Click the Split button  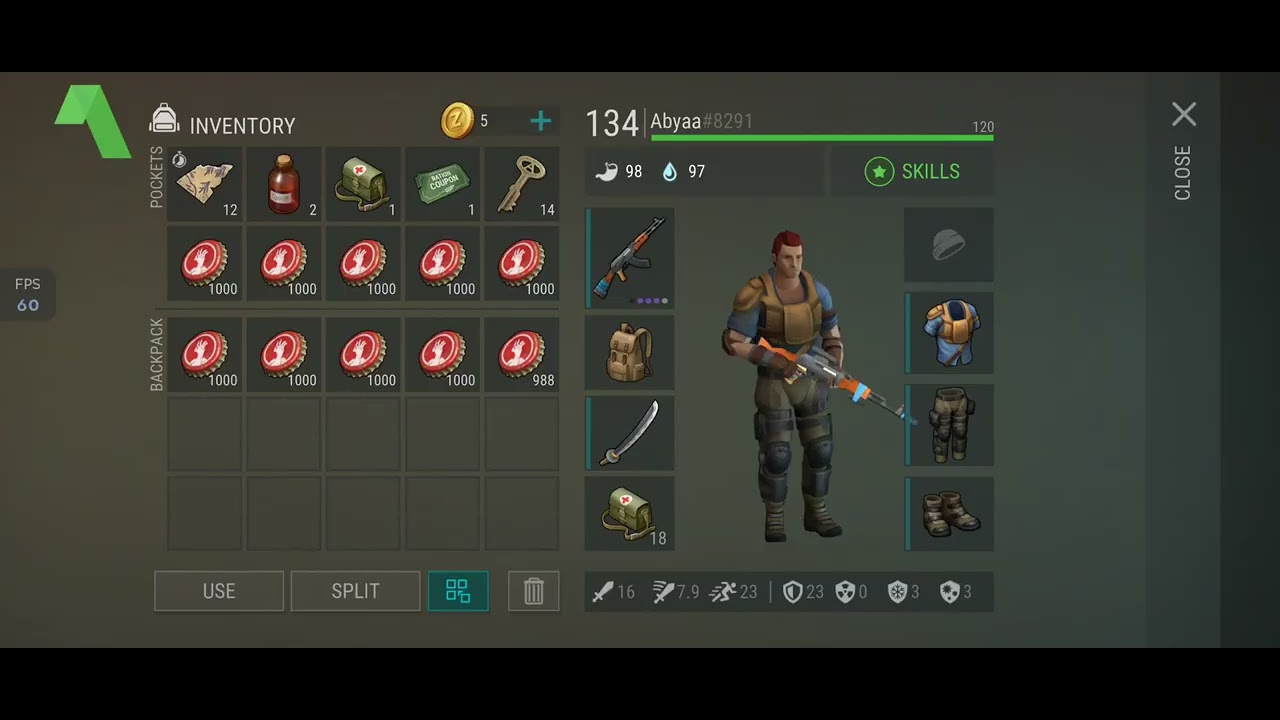[355, 591]
